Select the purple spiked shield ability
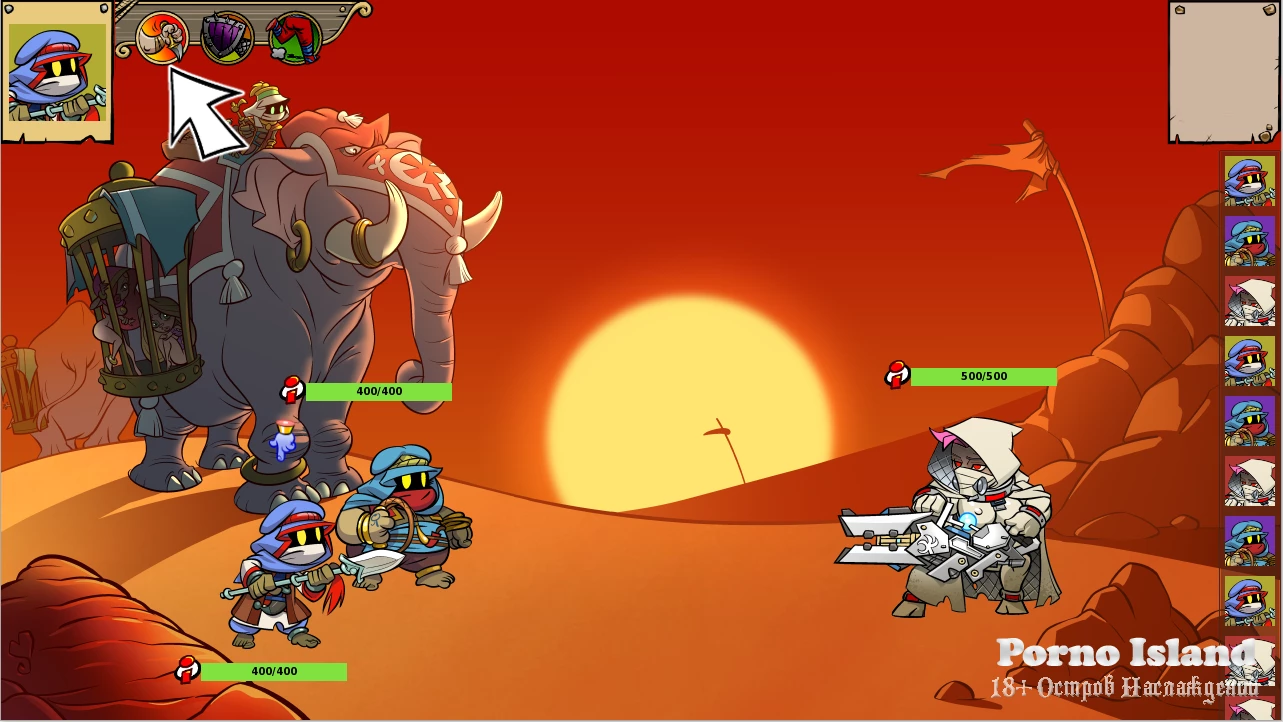Screen dimensions: 1283x722 click(x=227, y=38)
